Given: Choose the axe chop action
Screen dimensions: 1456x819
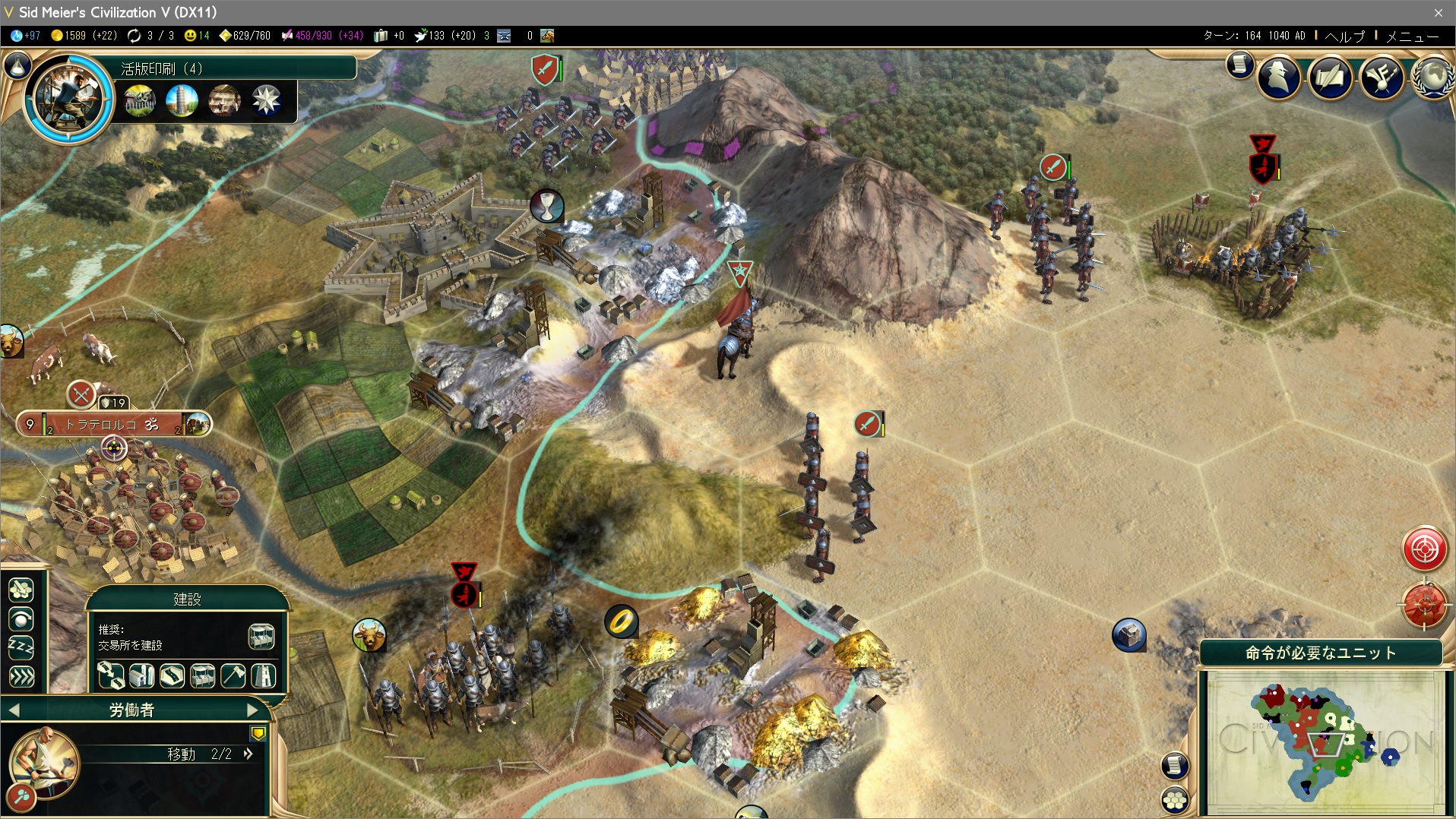Looking at the screenshot, I should click(233, 675).
